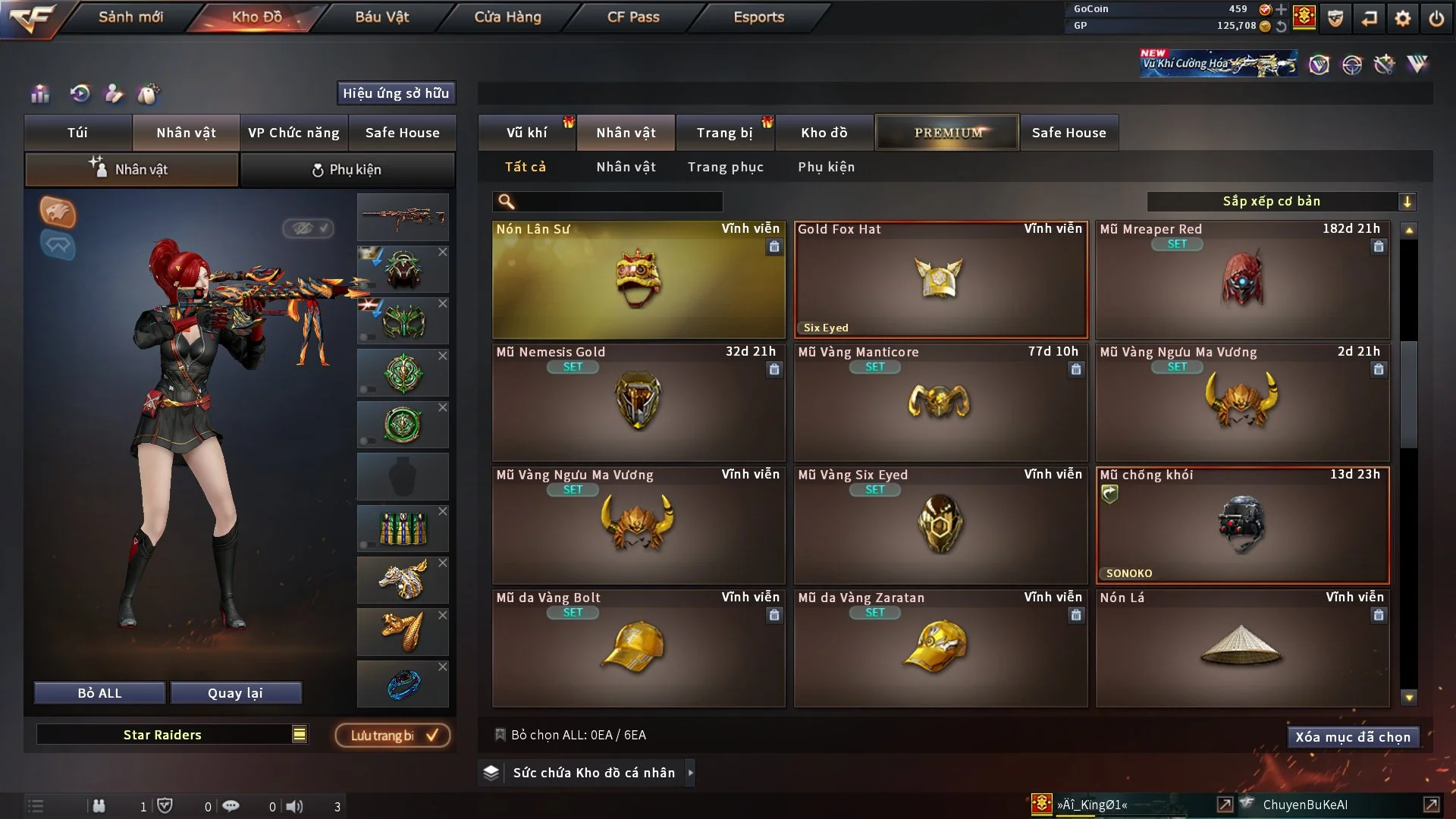1456x819 pixels.
Task: Delete selected items with Xóa mục đã chọn
Action: click(x=1352, y=737)
